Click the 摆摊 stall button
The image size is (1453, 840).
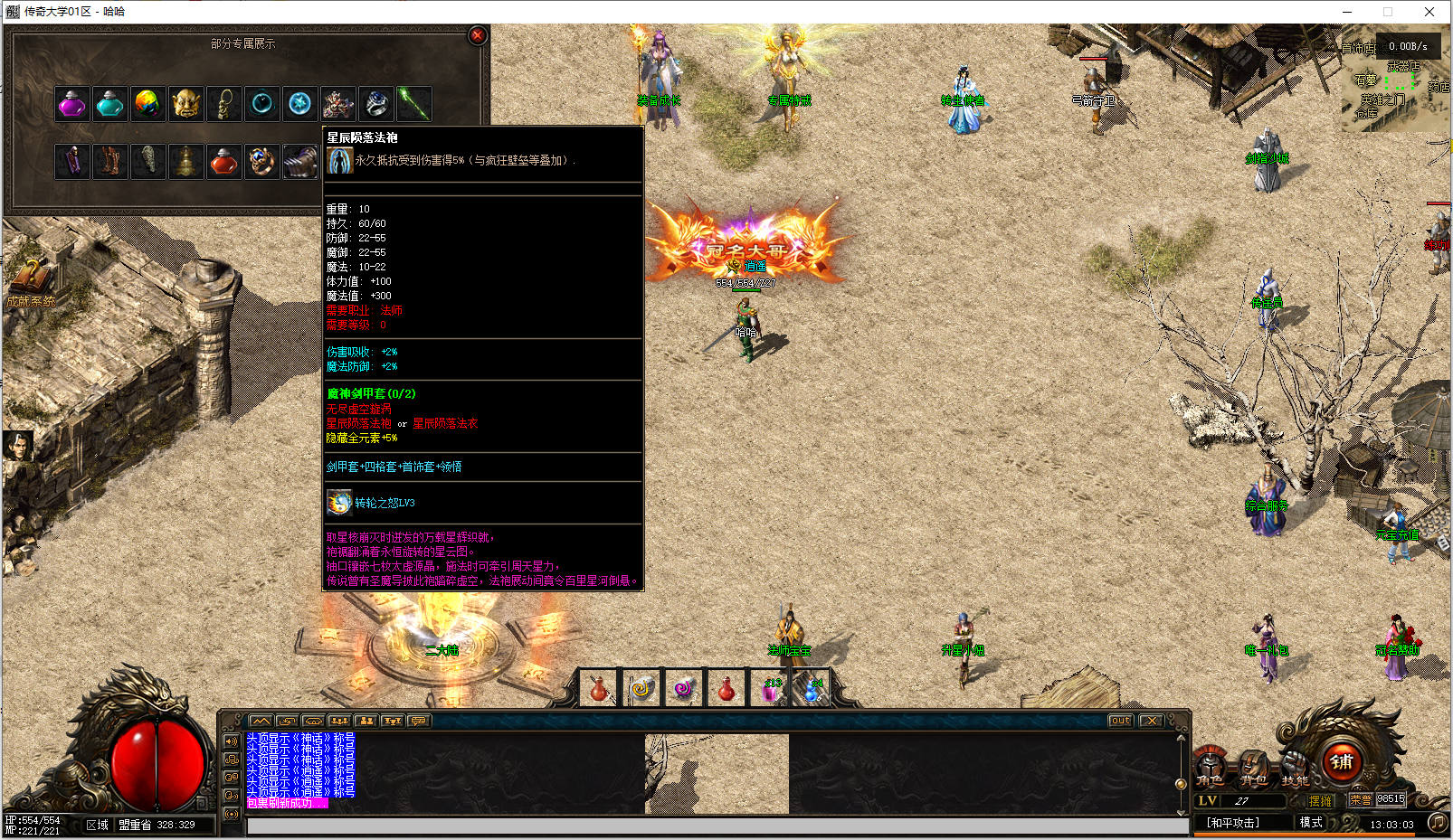[x=1321, y=801]
